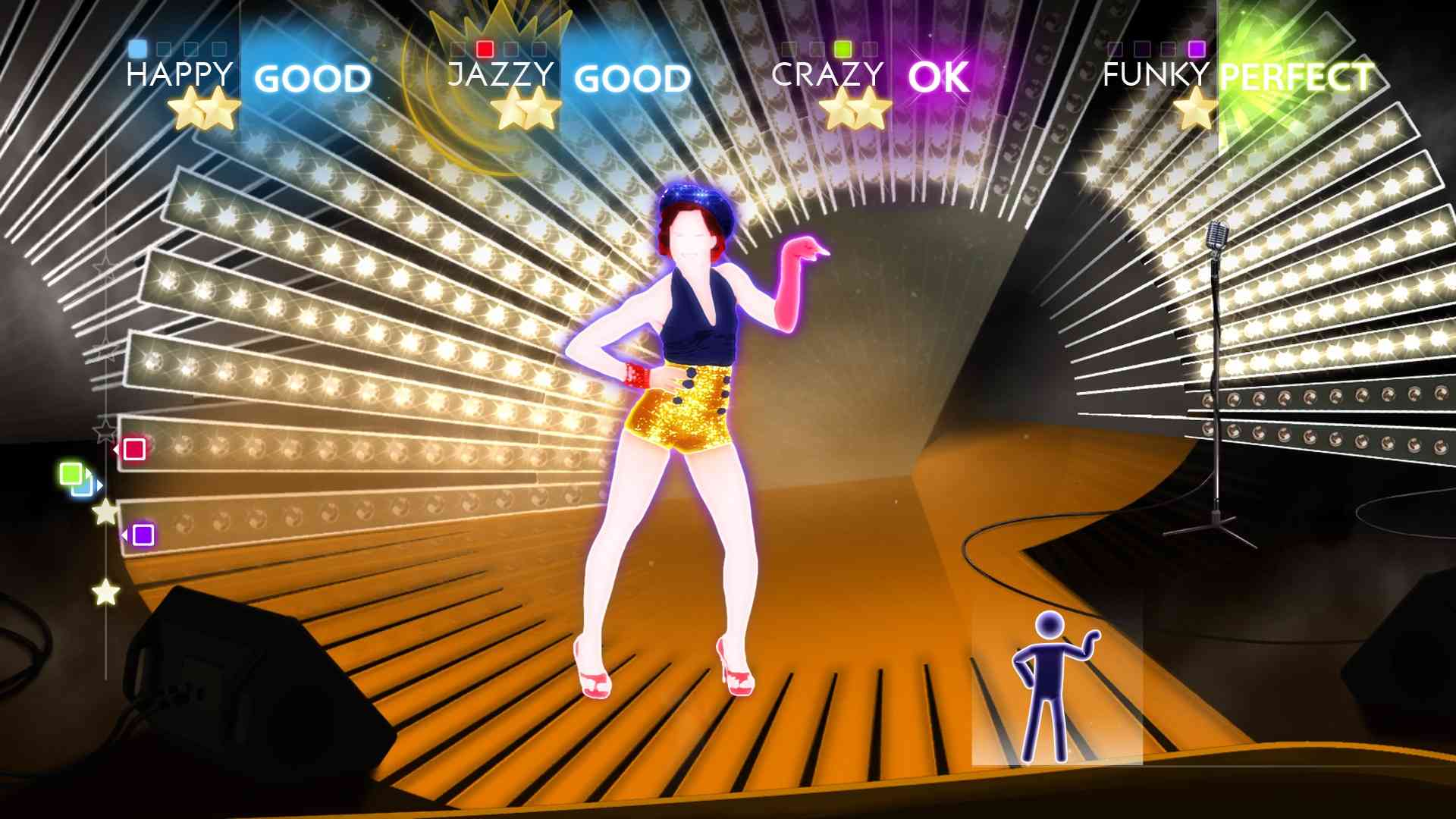Image resolution: width=1456 pixels, height=819 pixels.
Task: Pick the FUNKY player name tag
Action: click(x=1156, y=75)
